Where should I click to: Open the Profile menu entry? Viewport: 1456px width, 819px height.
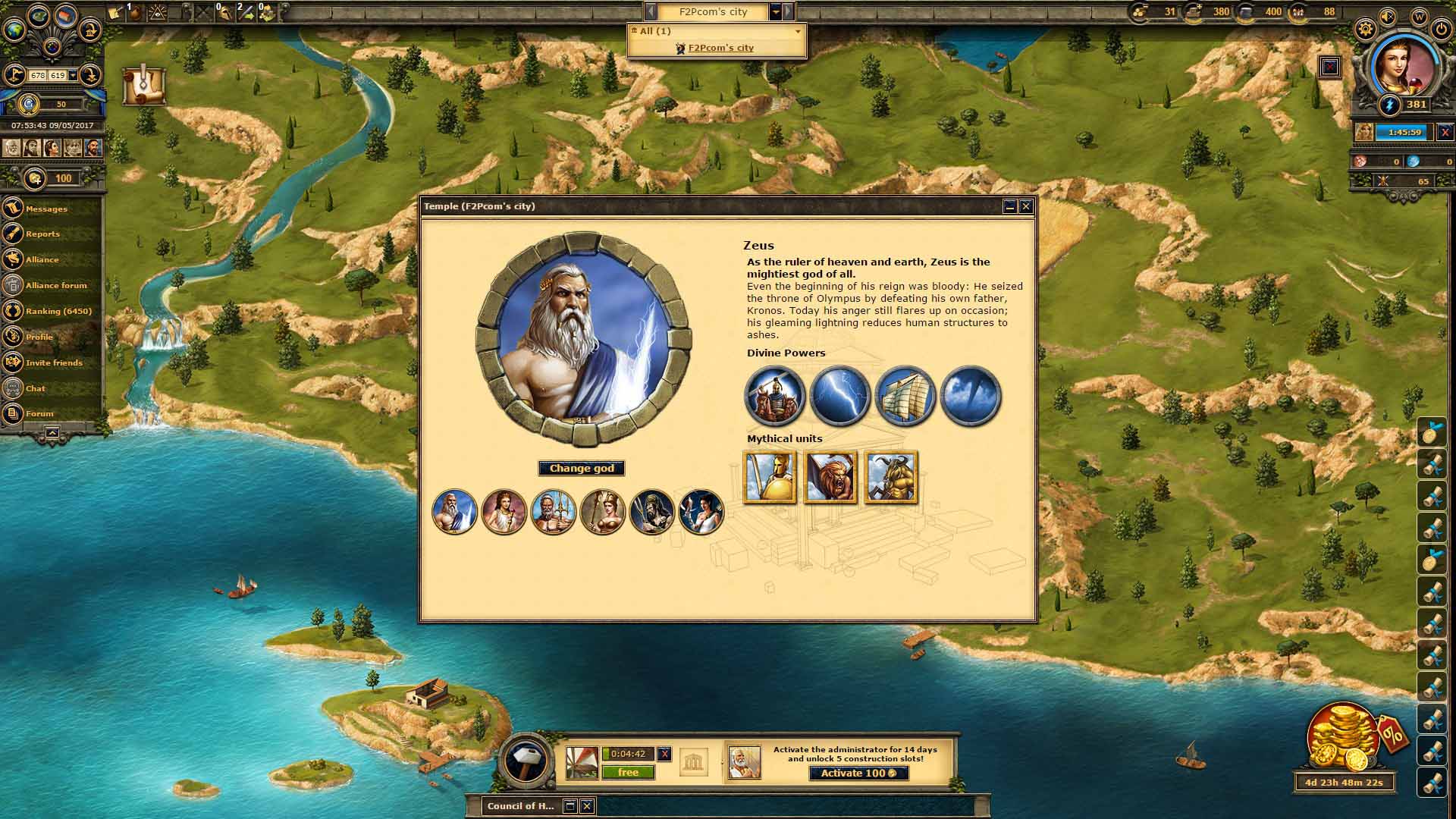click(x=39, y=337)
